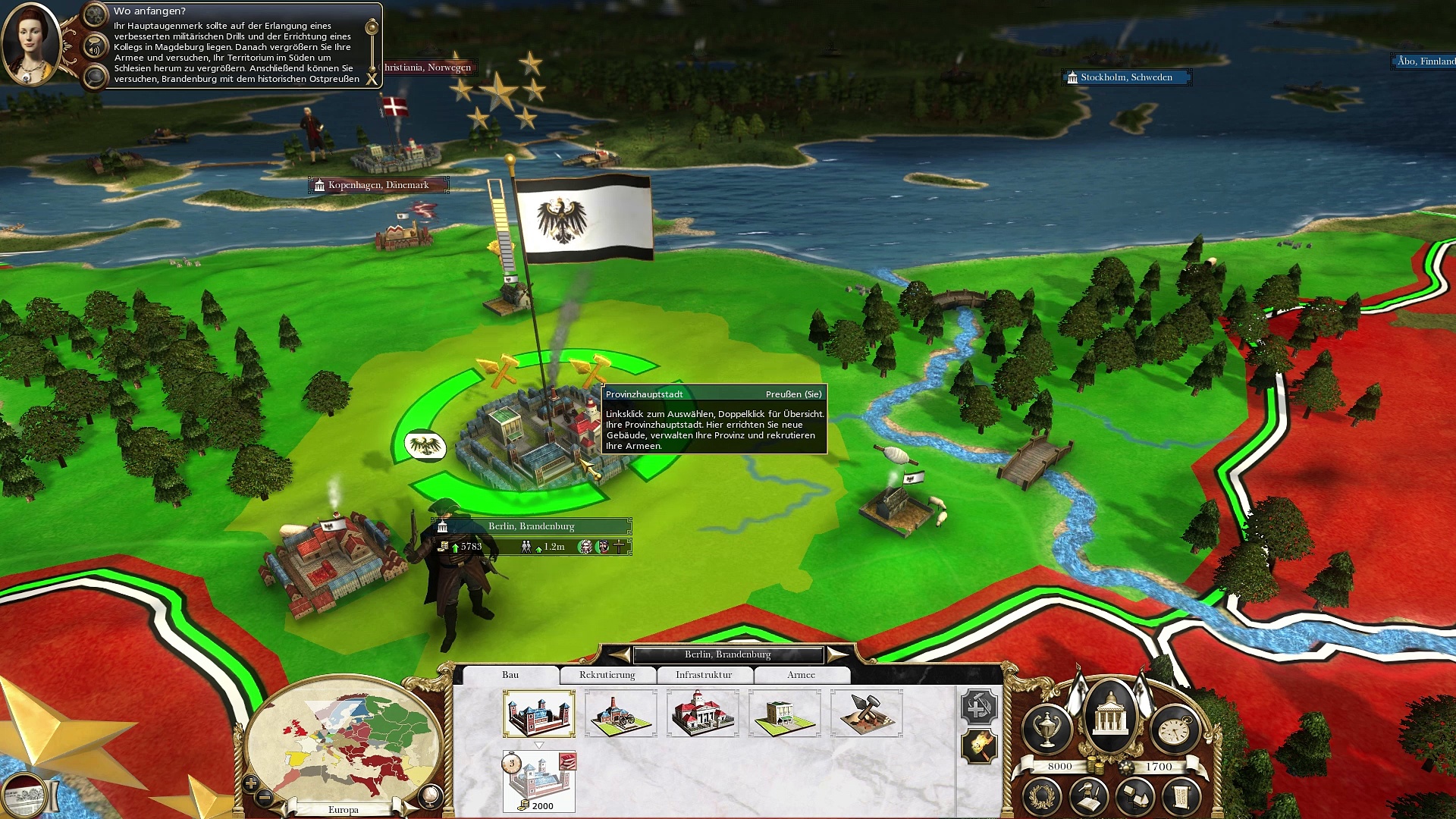Screen dimensions: 1456x819
Task: Switch to the Rekrutierung tab
Action: pyautogui.click(x=607, y=675)
